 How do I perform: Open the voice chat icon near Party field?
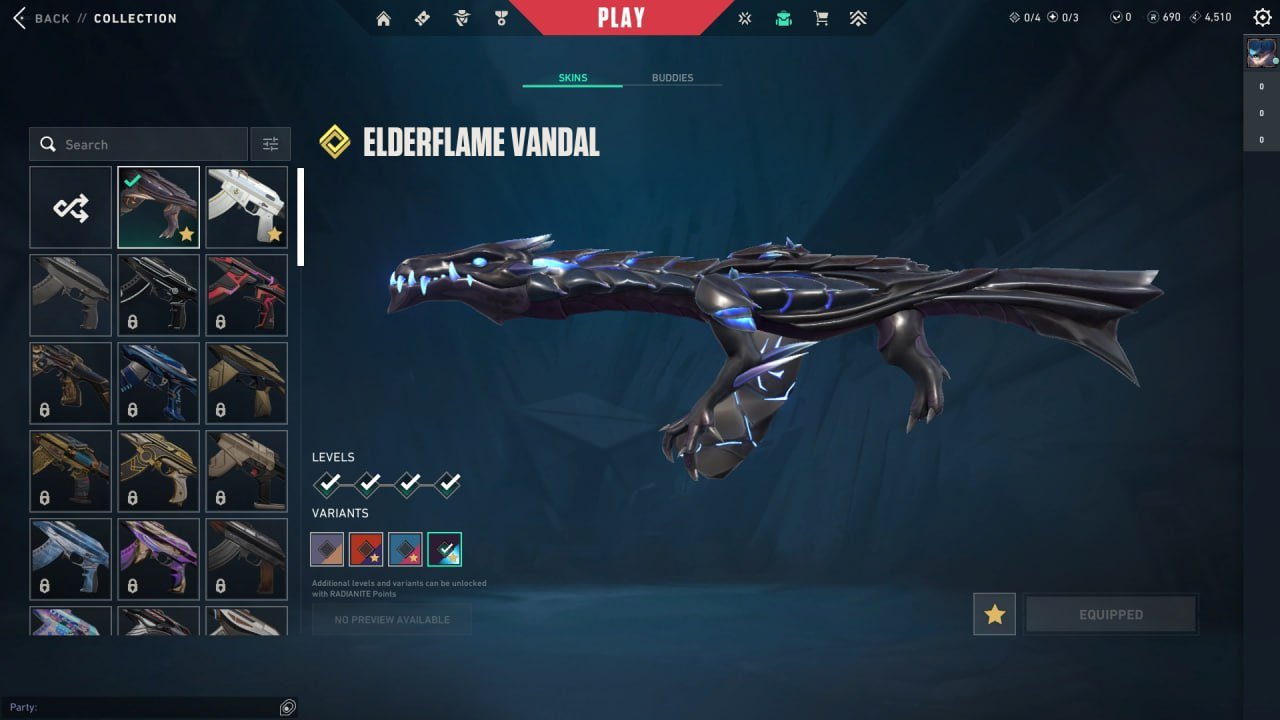[x=288, y=707]
